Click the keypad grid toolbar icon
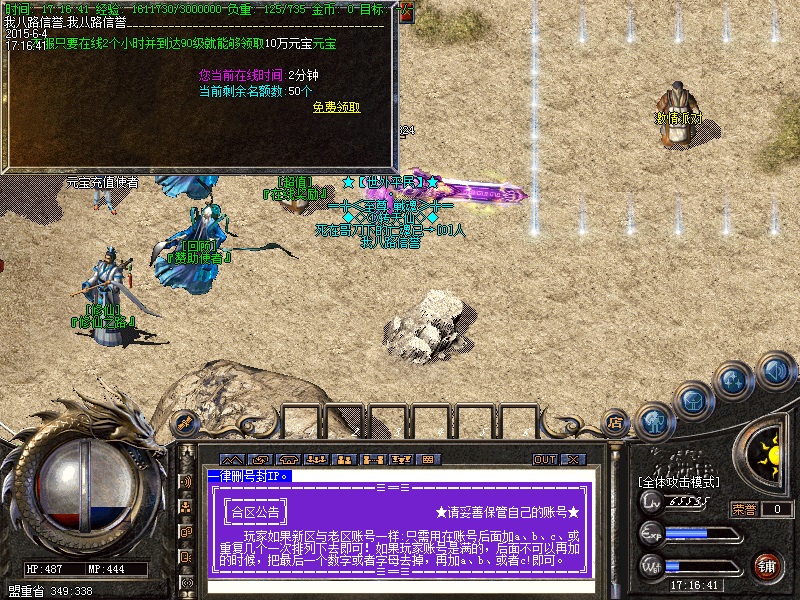The image size is (800, 600). pyautogui.click(x=428, y=459)
